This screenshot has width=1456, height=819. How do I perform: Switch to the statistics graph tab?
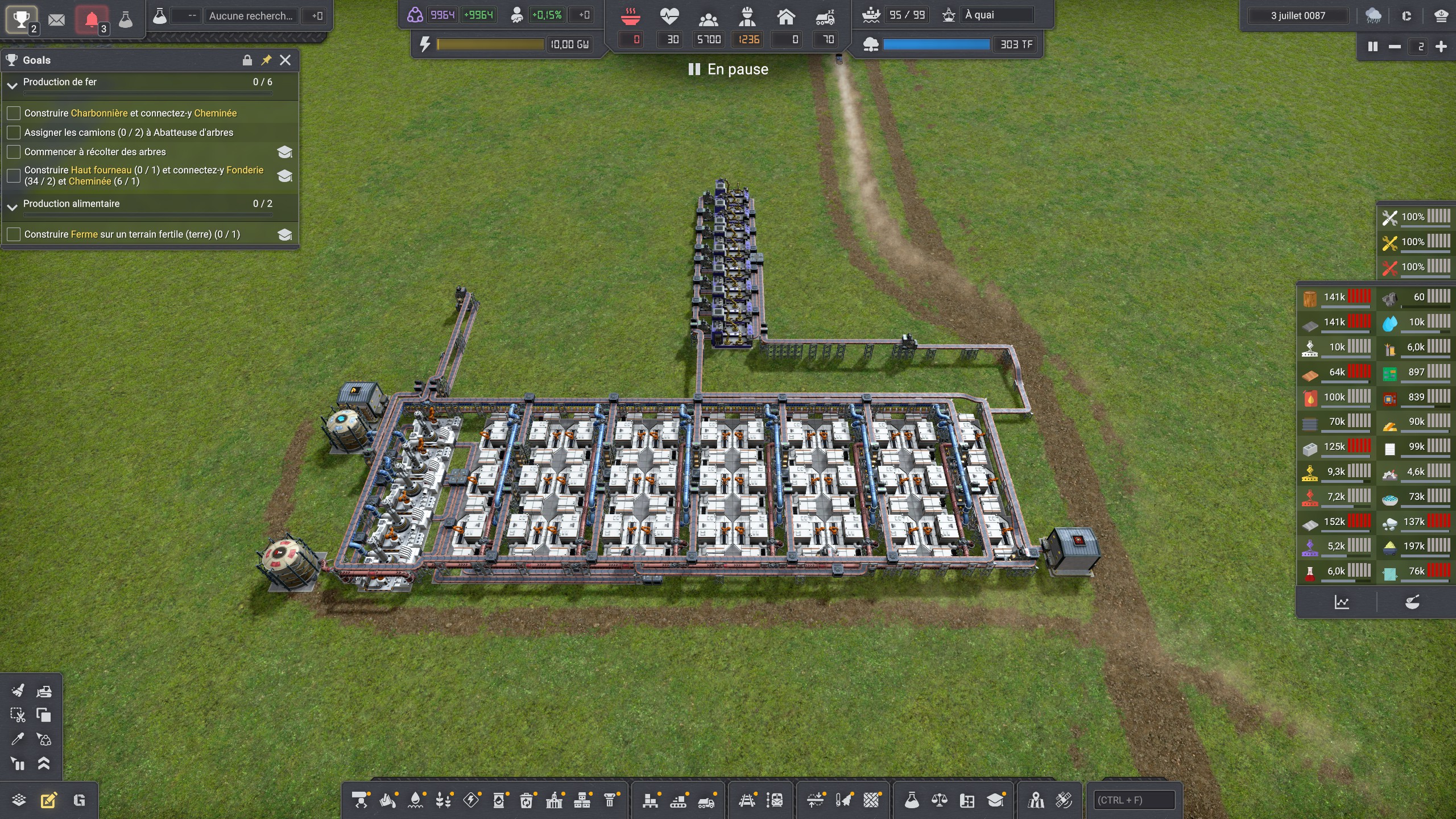click(x=1342, y=601)
